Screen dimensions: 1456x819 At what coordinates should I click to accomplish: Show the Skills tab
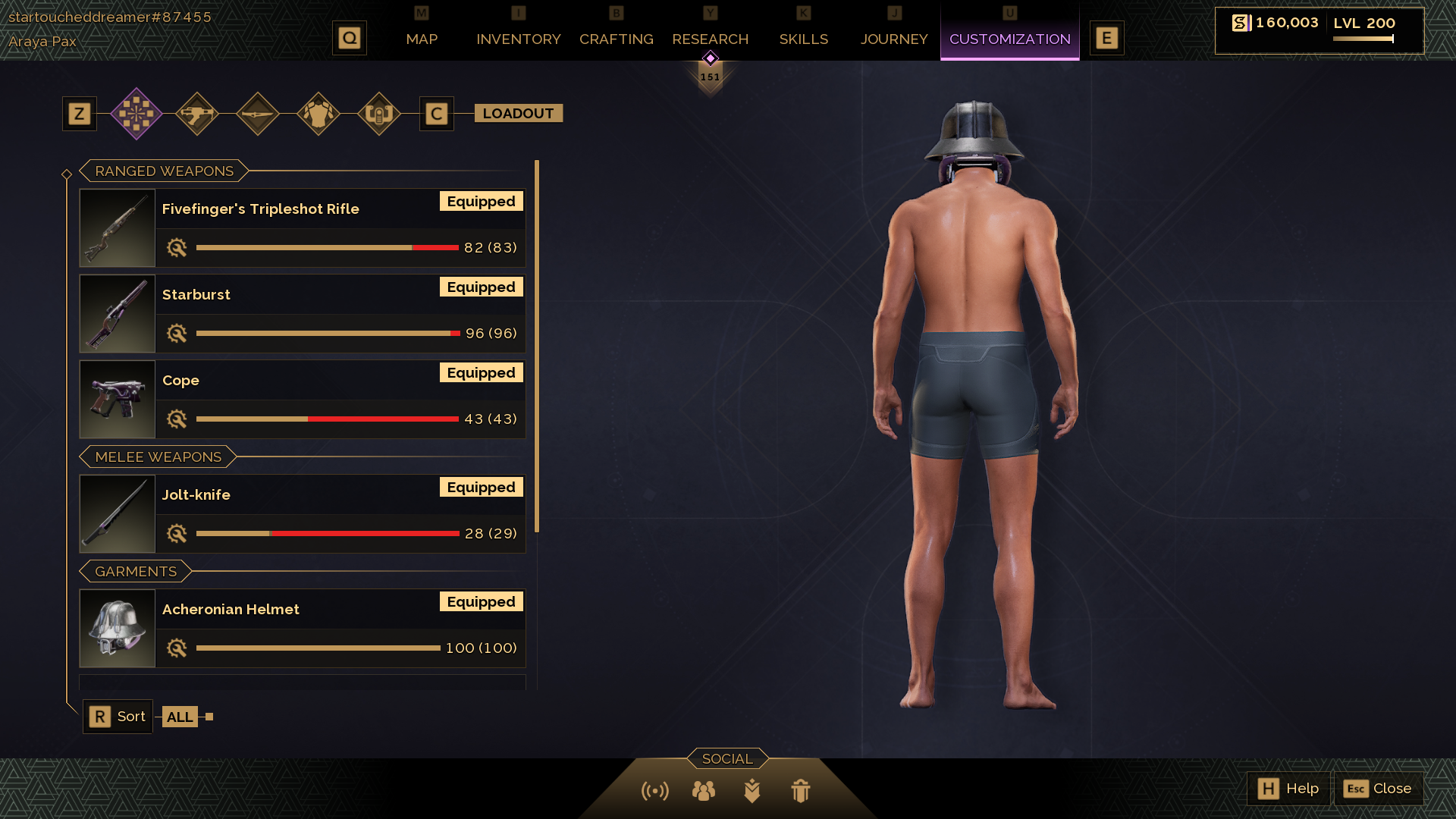pyautogui.click(x=803, y=39)
